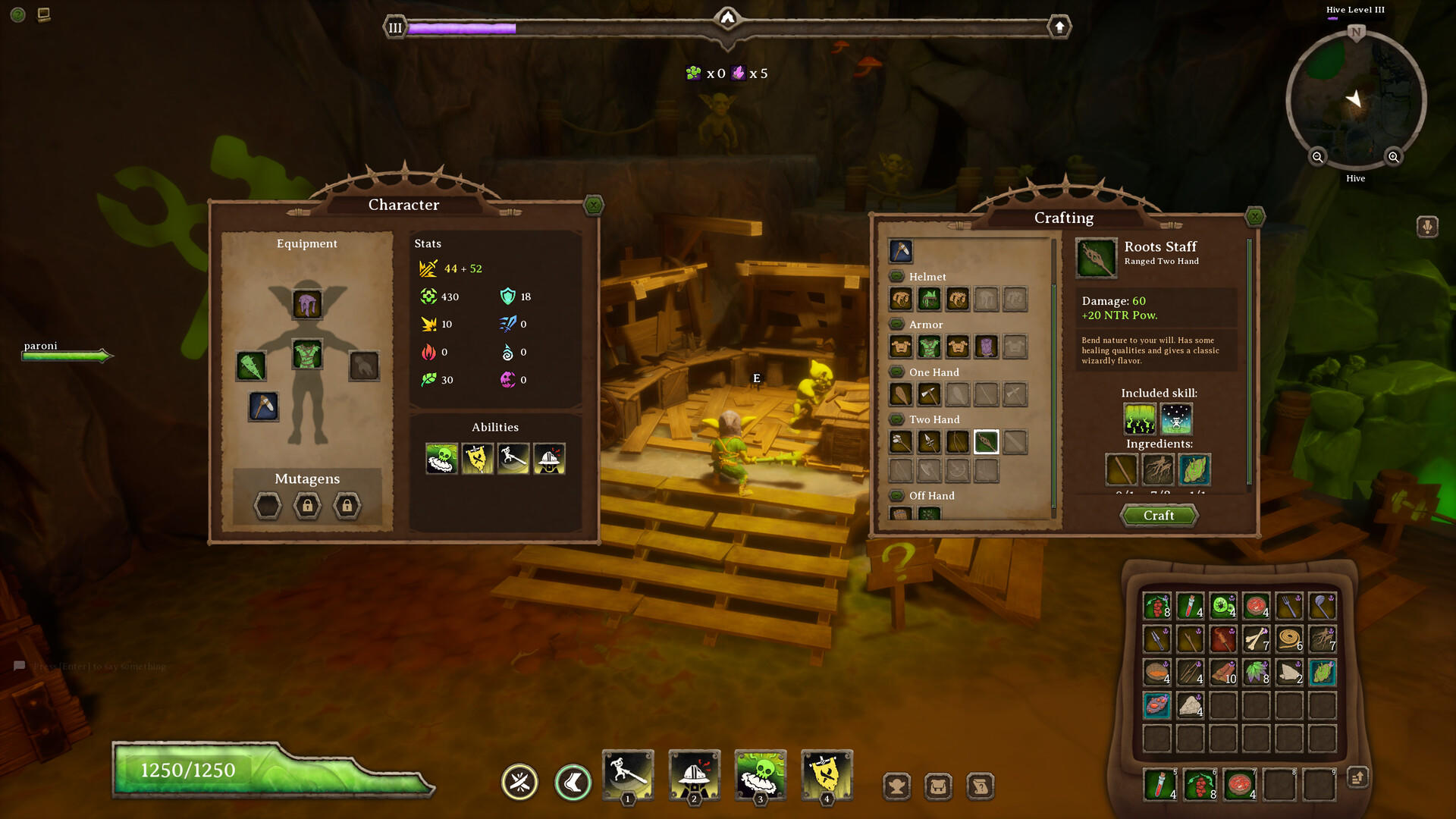Toggle the microphone button
The width and height of the screenshot is (1456, 819).
pyautogui.click(x=1427, y=227)
